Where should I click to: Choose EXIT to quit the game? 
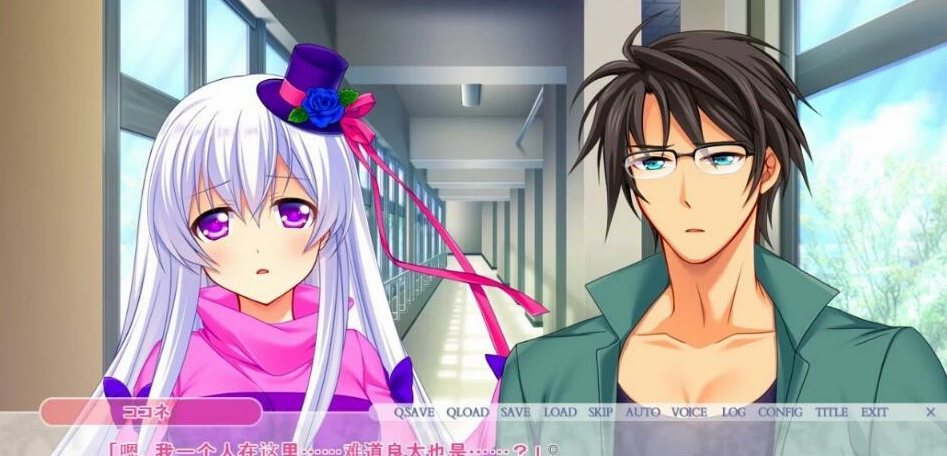pos(874,412)
